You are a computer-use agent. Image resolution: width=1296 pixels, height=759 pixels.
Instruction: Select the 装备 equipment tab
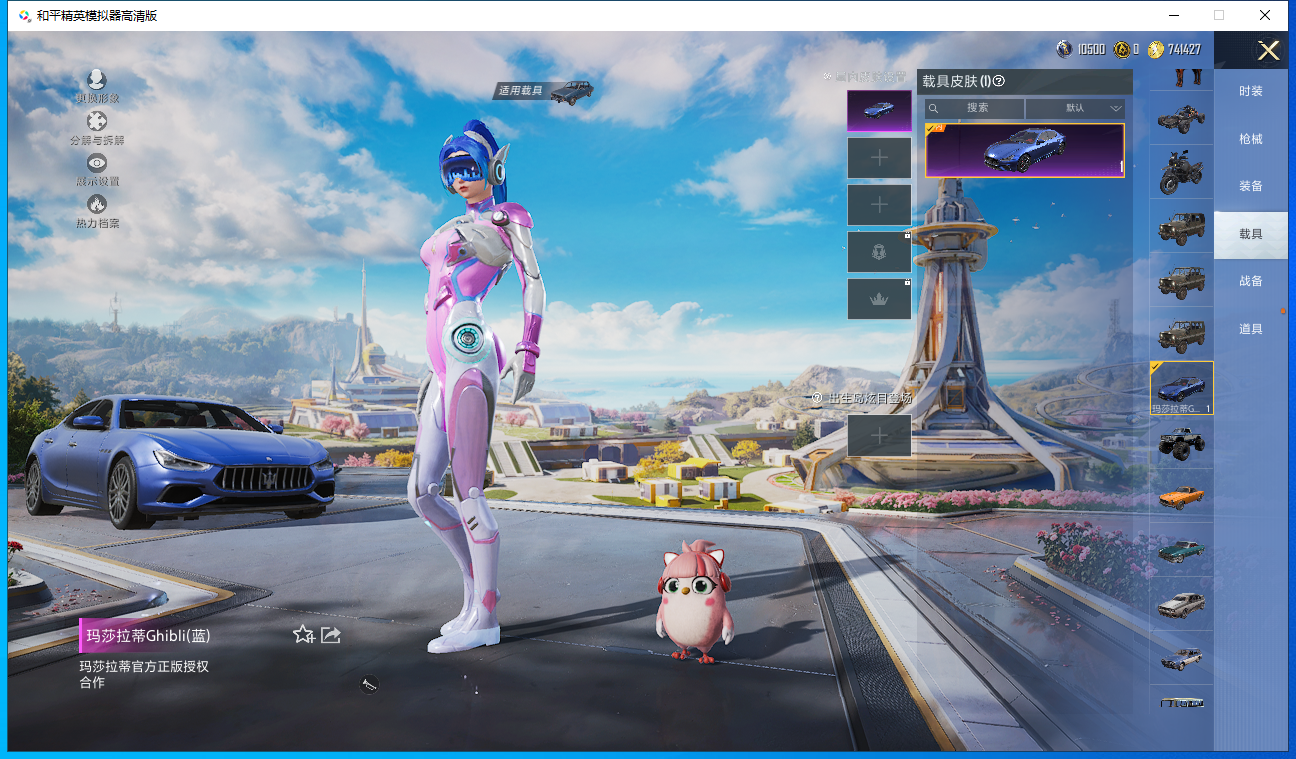pyautogui.click(x=1250, y=186)
